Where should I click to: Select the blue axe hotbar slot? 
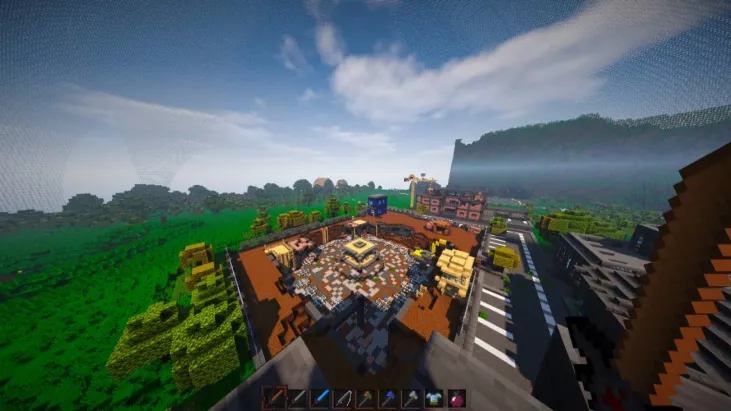click(389, 398)
